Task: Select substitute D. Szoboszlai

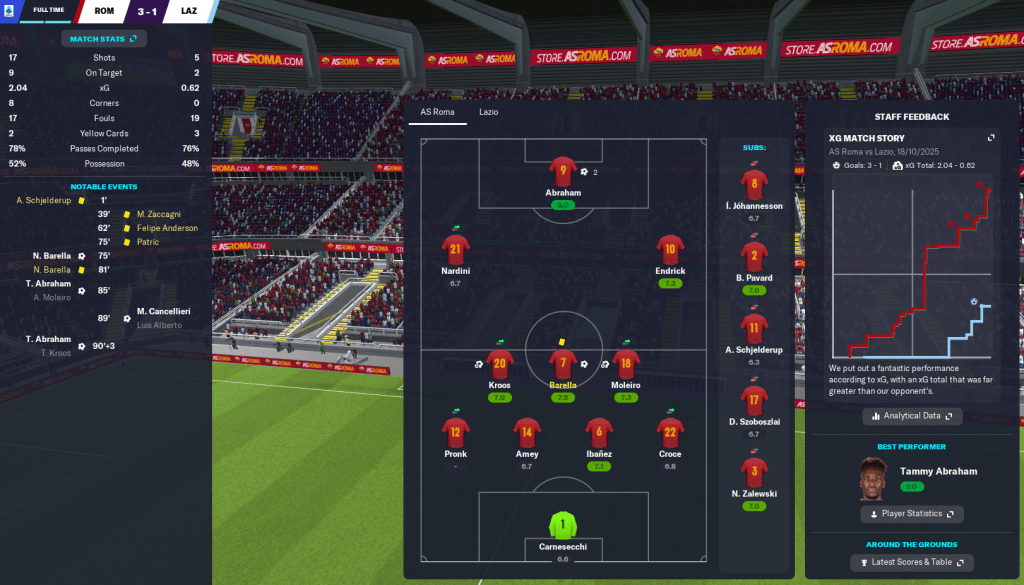Action: point(754,401)
